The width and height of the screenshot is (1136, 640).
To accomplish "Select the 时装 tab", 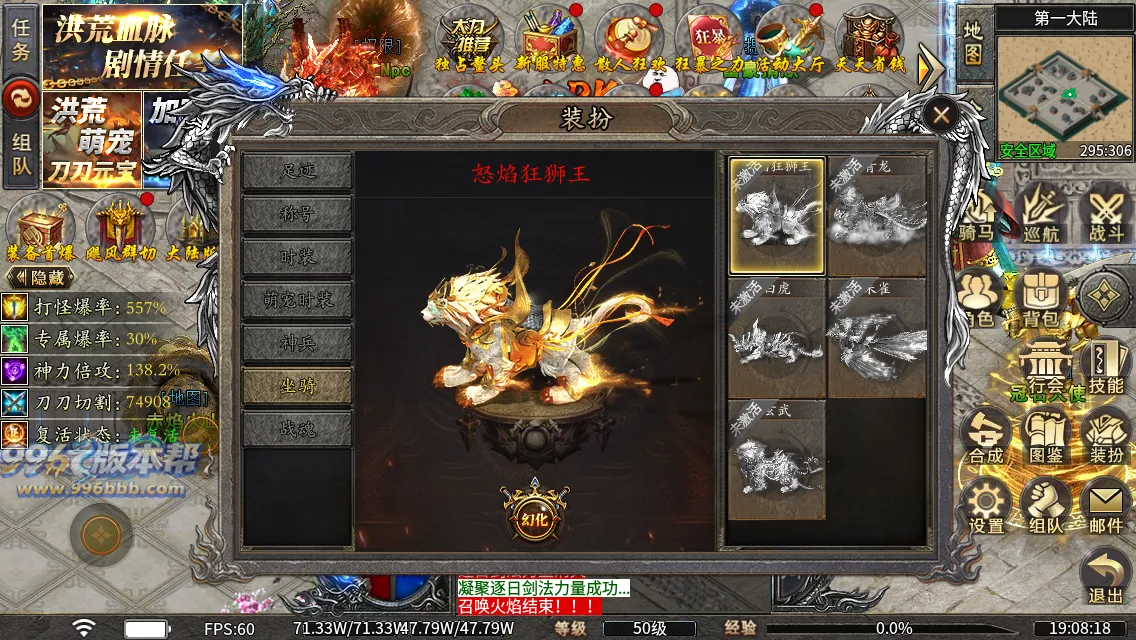I will pos(297,257).
